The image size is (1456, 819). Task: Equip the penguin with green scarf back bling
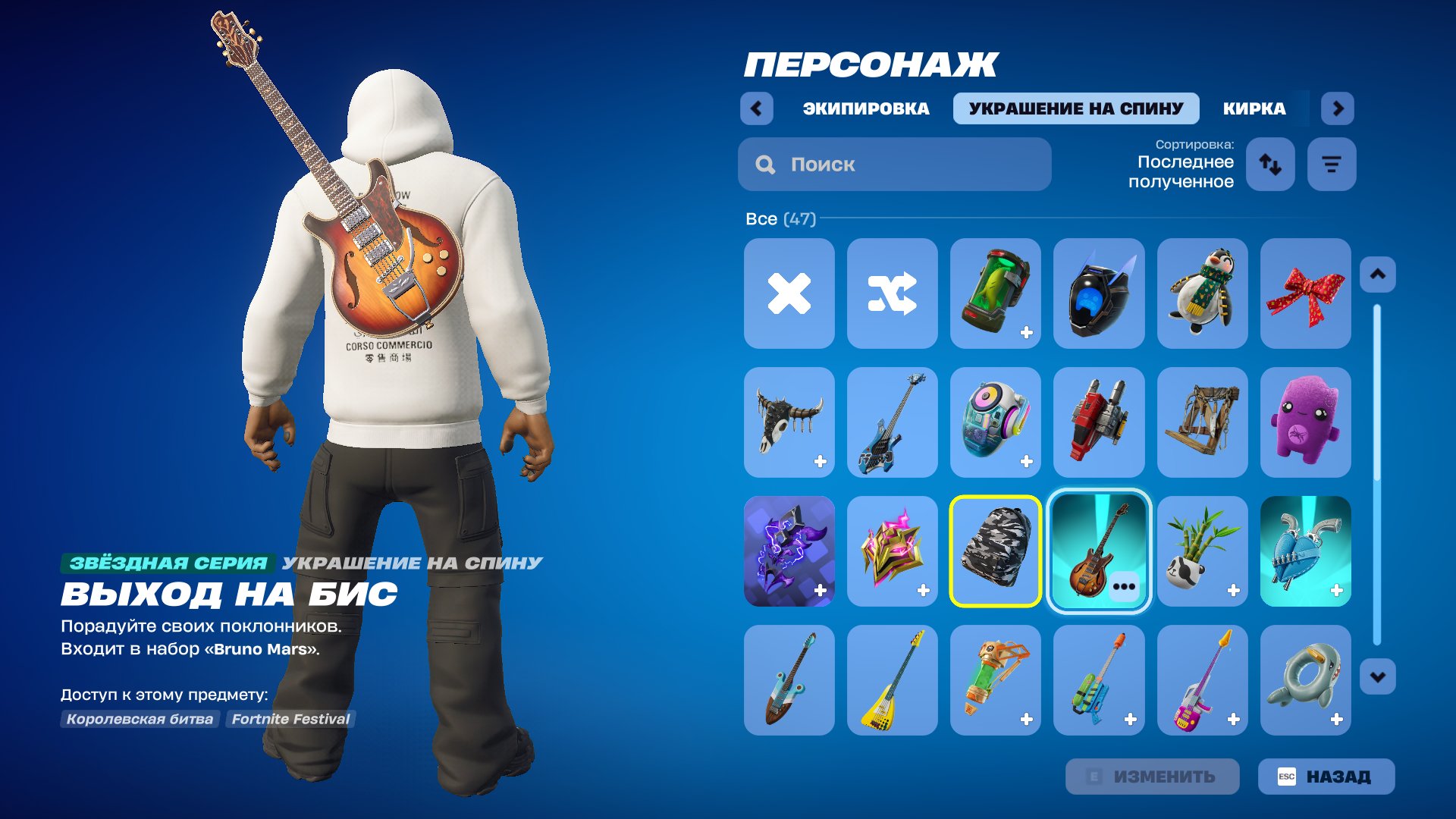(x=1202, y=293)
